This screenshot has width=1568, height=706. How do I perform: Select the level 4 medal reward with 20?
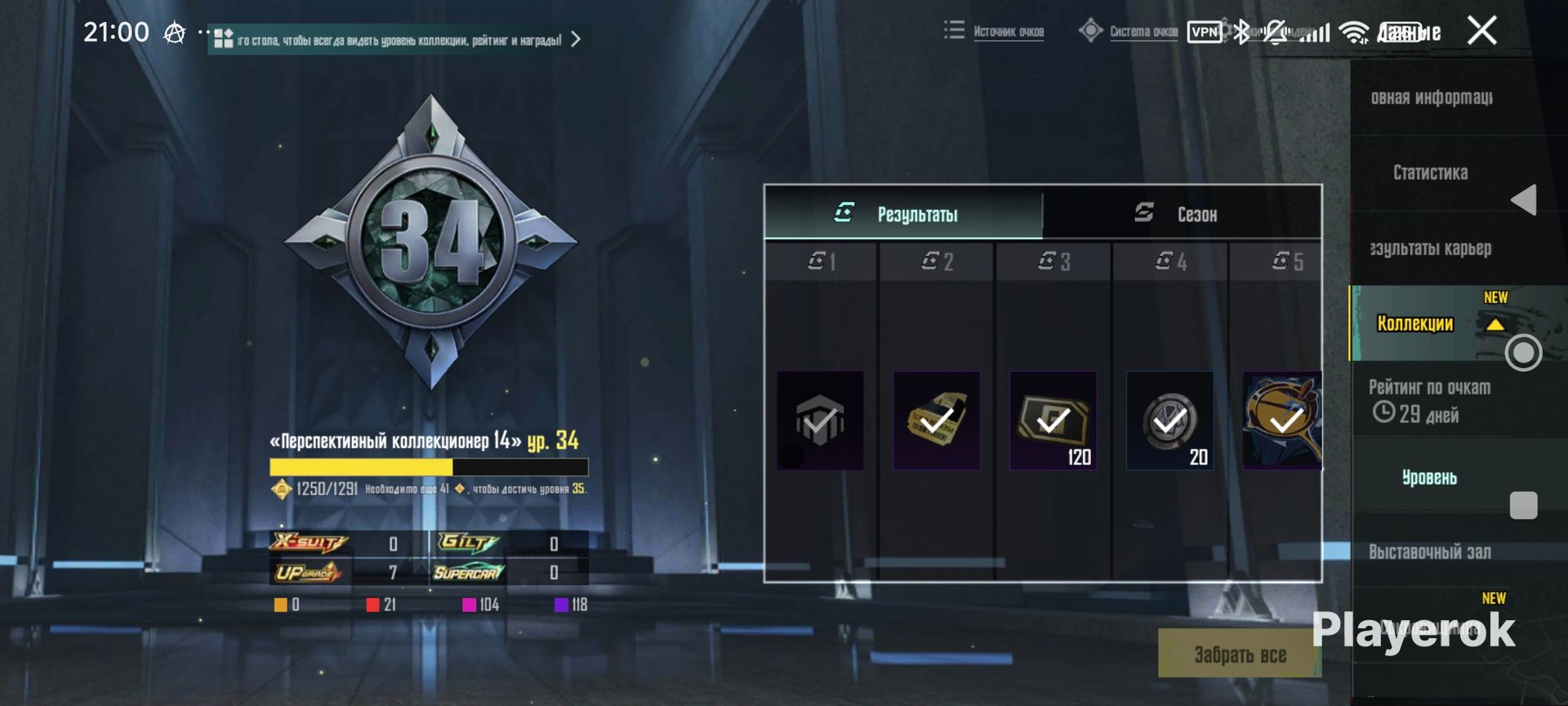pyautogui.click(x=1169, y=421)
